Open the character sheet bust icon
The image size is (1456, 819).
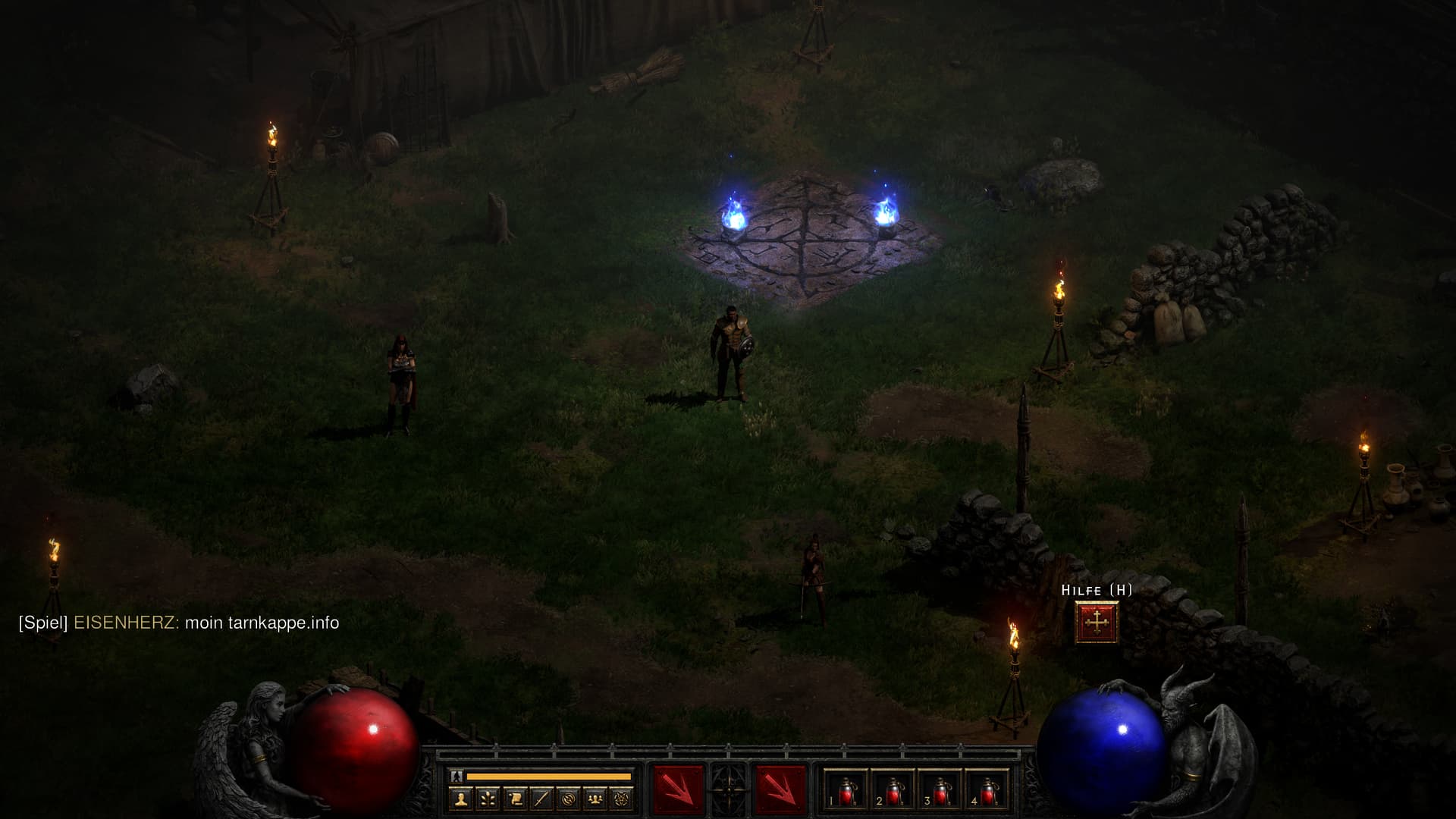pyautogui.click(x=461, y=799)
